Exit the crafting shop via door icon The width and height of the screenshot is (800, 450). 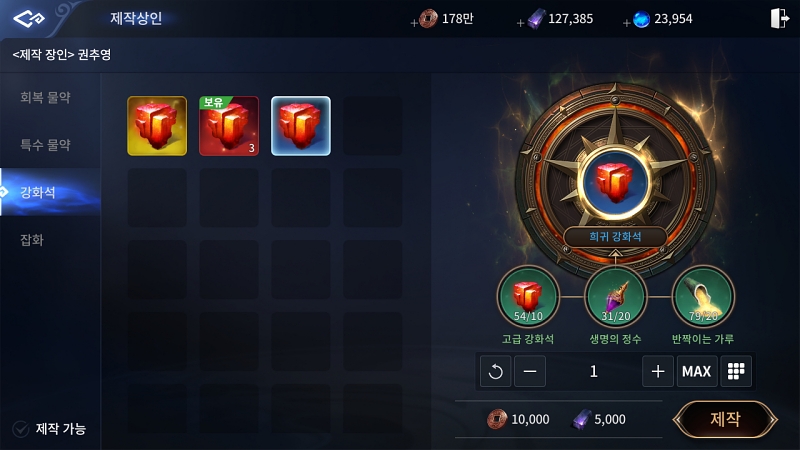(780, 18)
